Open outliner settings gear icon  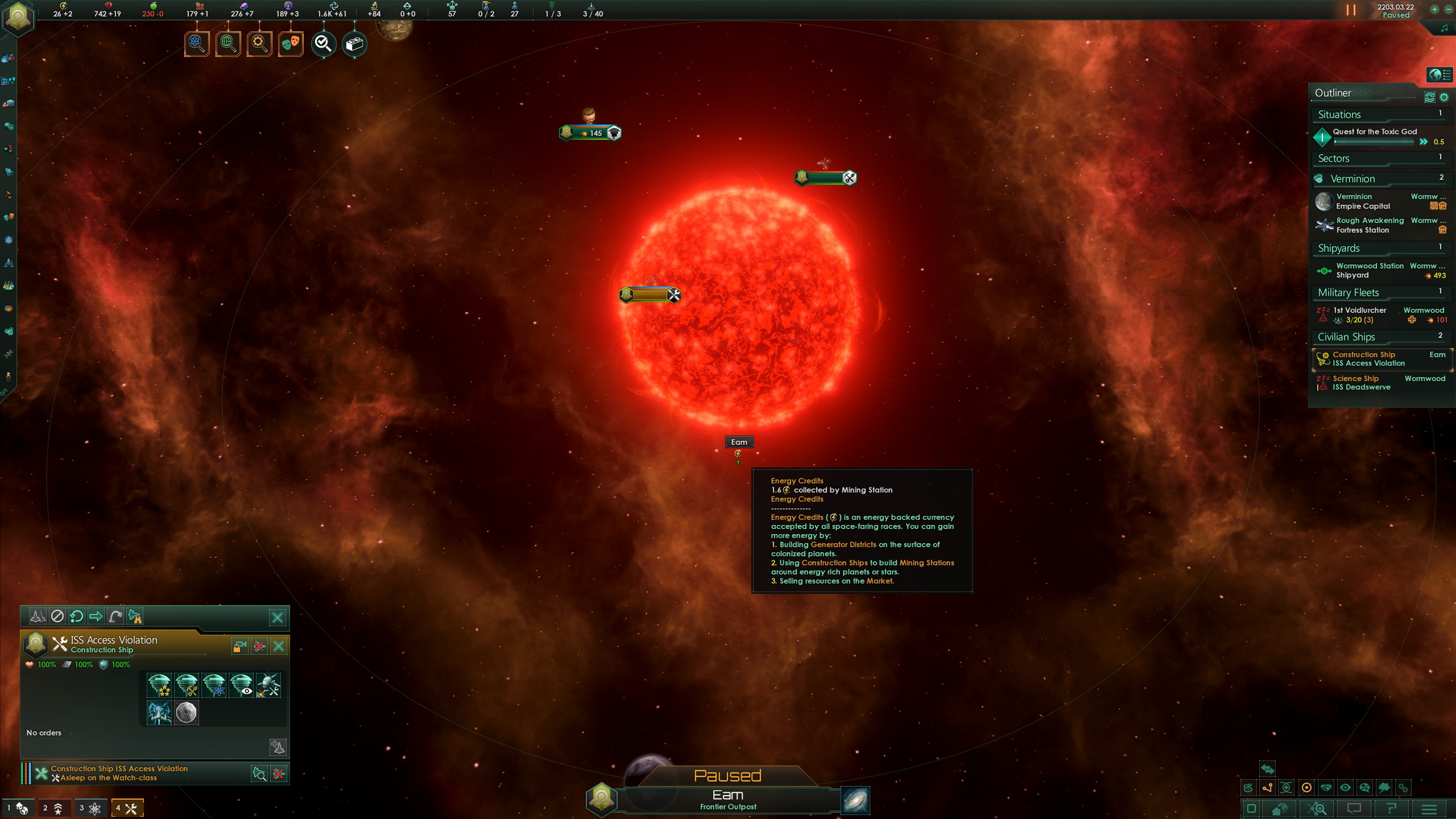click(x=1443, y=97)
